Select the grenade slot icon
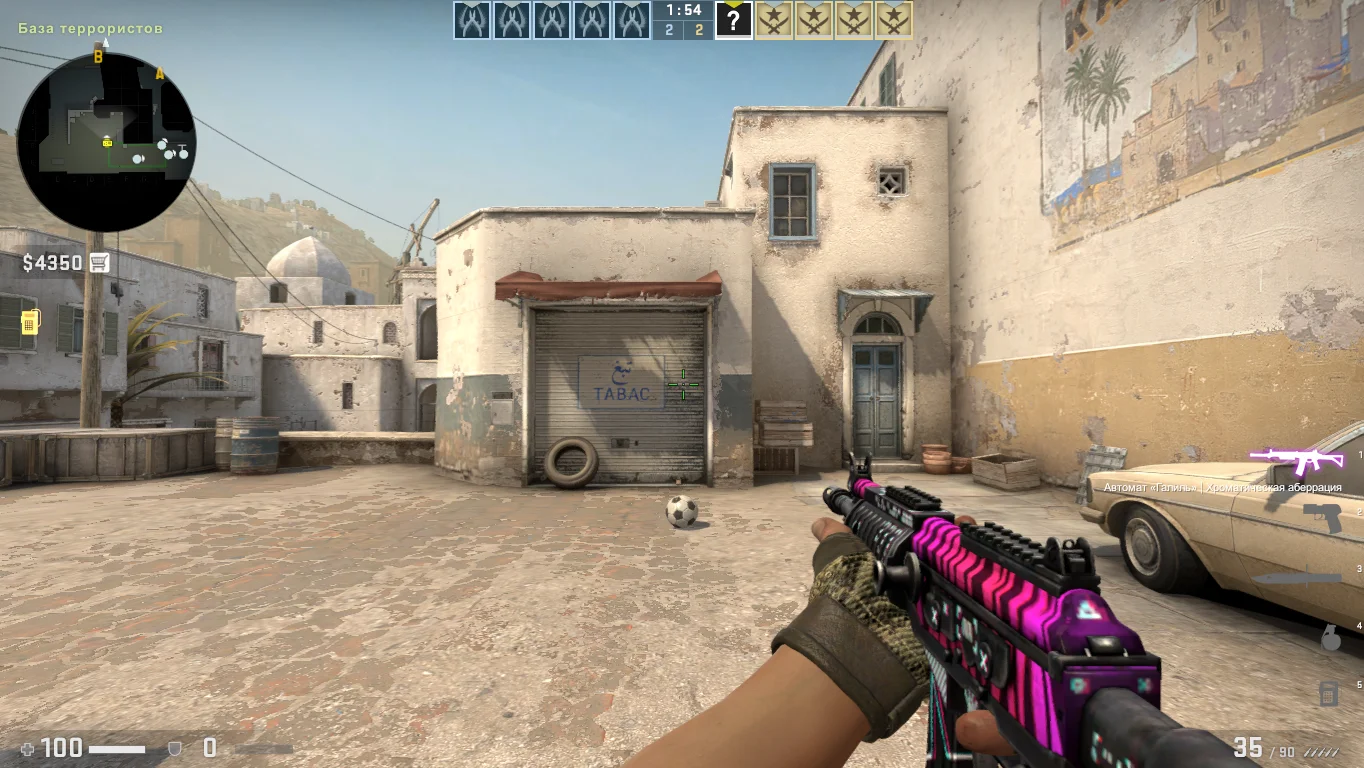 pyautogui.click(x=1330, y=637)
